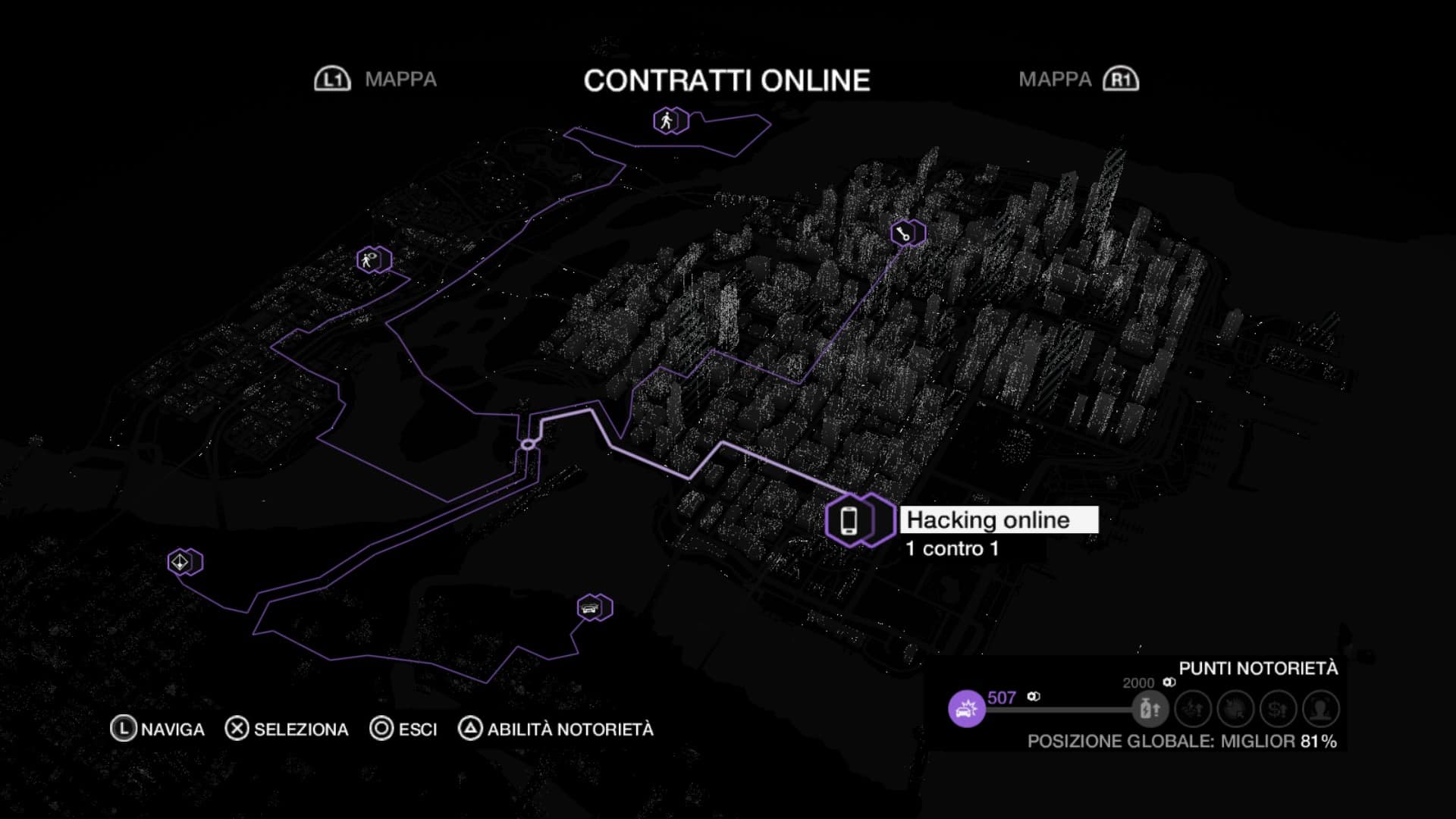Exit via the ESCI option

pyautogui.click(x=403, y=730)
